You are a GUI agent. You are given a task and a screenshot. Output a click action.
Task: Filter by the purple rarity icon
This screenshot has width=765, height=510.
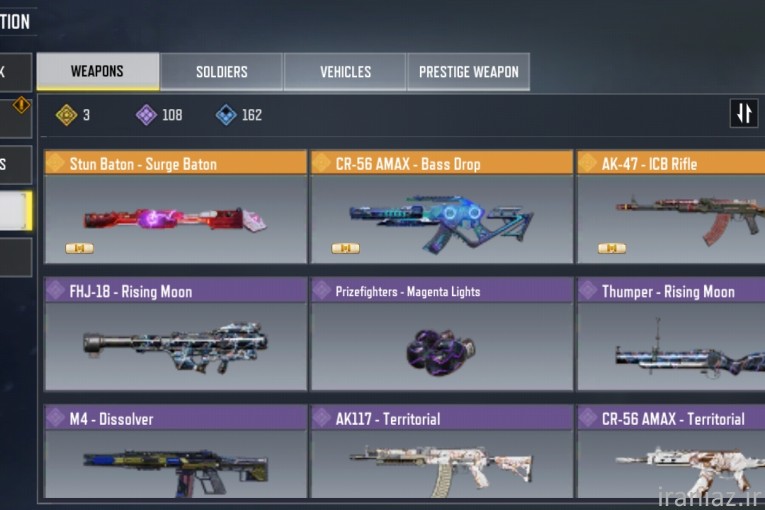click(146, 115)
